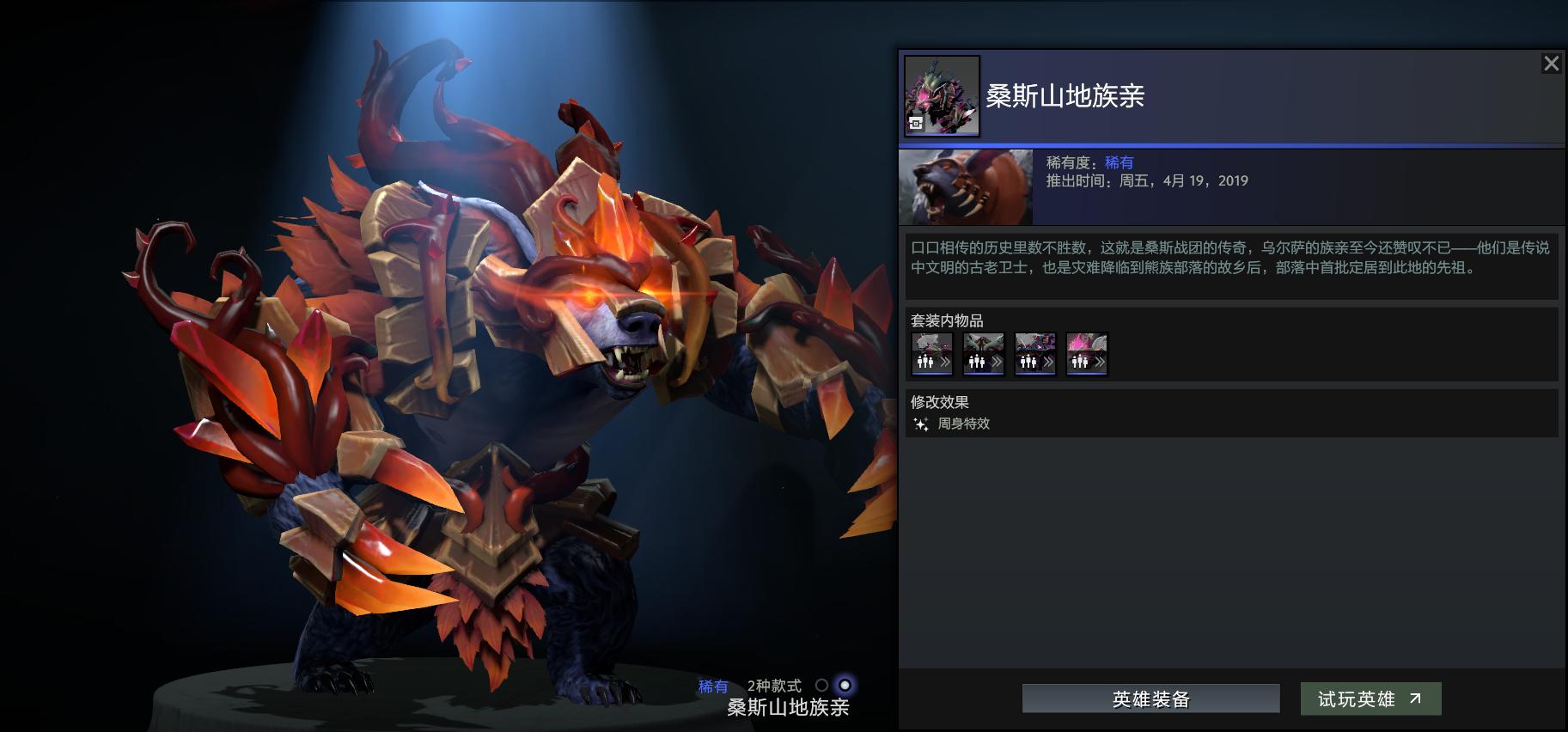
Task: Click the set bundle icon in the header
Action: click(942, 95)
